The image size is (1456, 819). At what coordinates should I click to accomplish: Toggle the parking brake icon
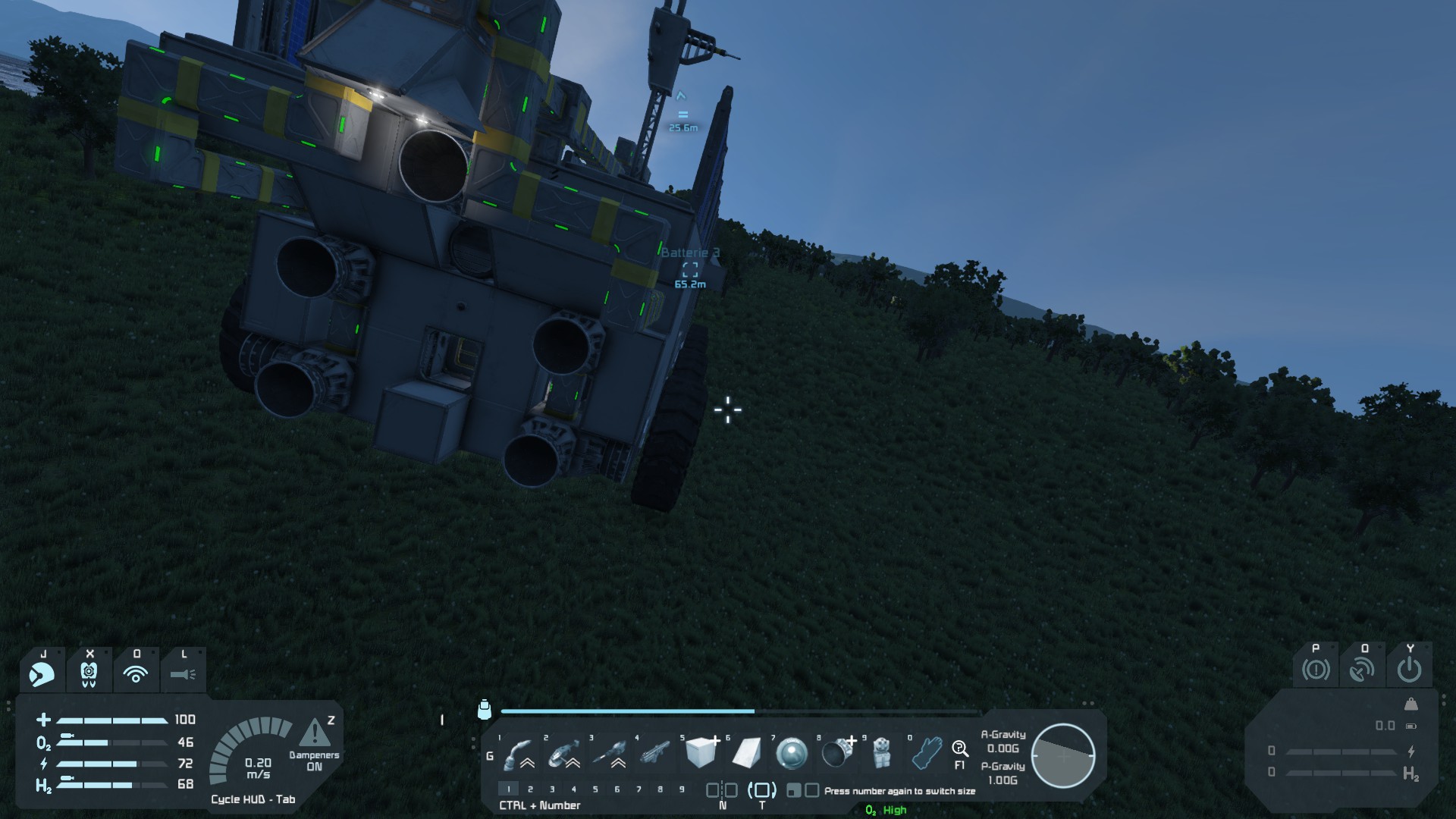[1316, 670]
